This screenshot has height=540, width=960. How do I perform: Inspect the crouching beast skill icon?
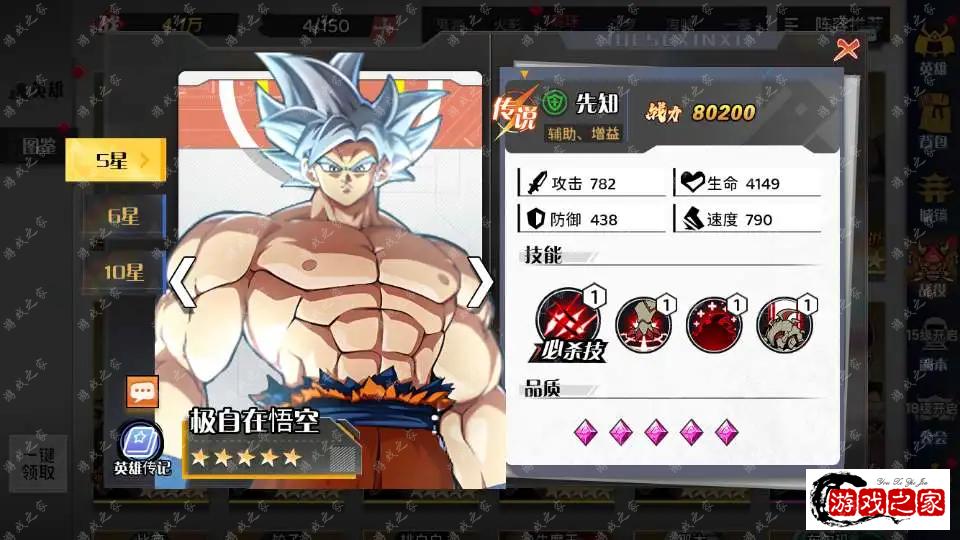pyautogui.click(x=784, y=324)
